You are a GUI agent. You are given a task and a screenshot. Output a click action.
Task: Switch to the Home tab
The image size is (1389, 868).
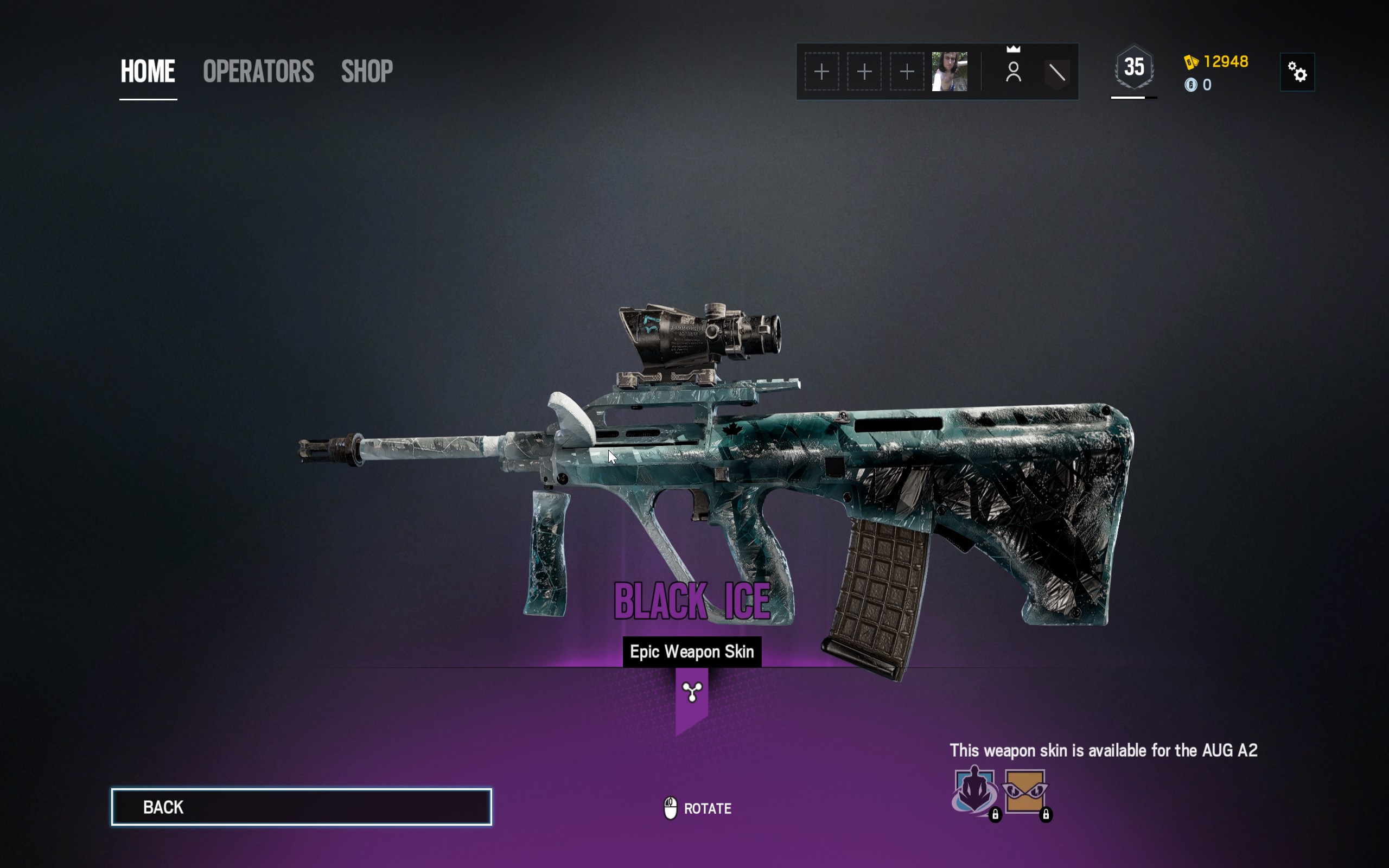tap(148, 72)
